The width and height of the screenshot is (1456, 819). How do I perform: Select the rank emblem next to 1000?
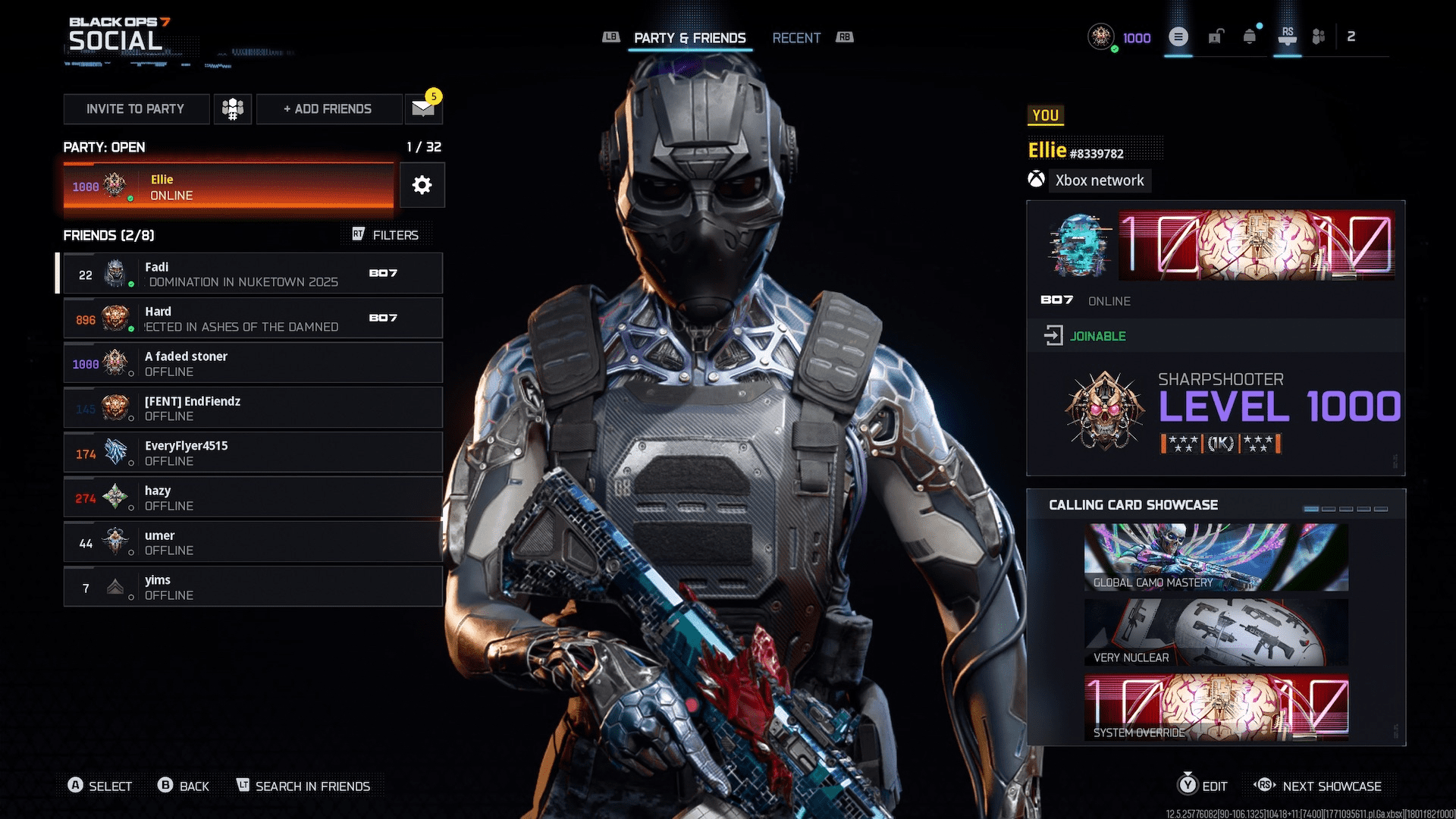tap(1100, 36)
